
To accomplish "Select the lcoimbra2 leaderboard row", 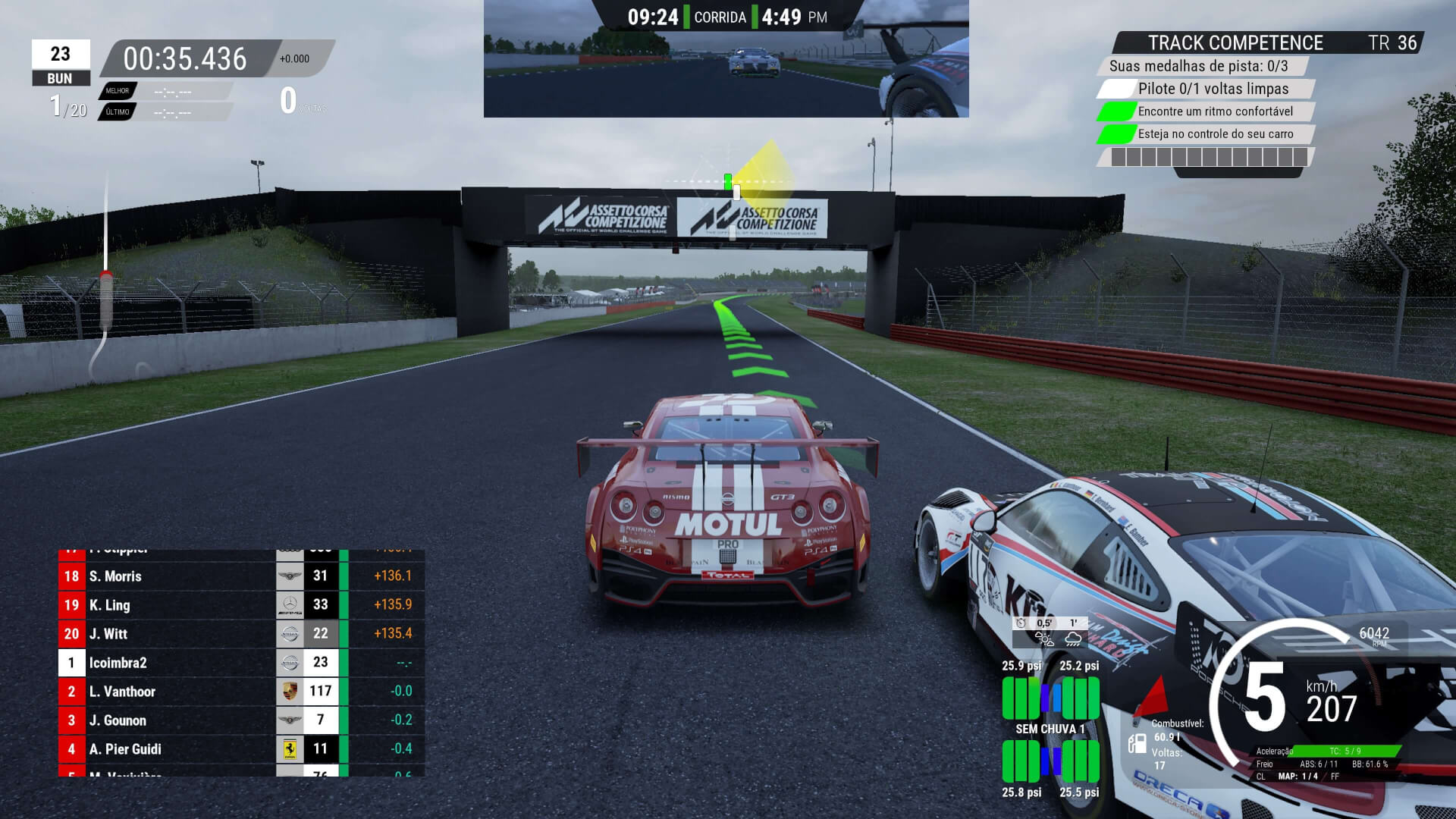I will [x=241, y=663].
